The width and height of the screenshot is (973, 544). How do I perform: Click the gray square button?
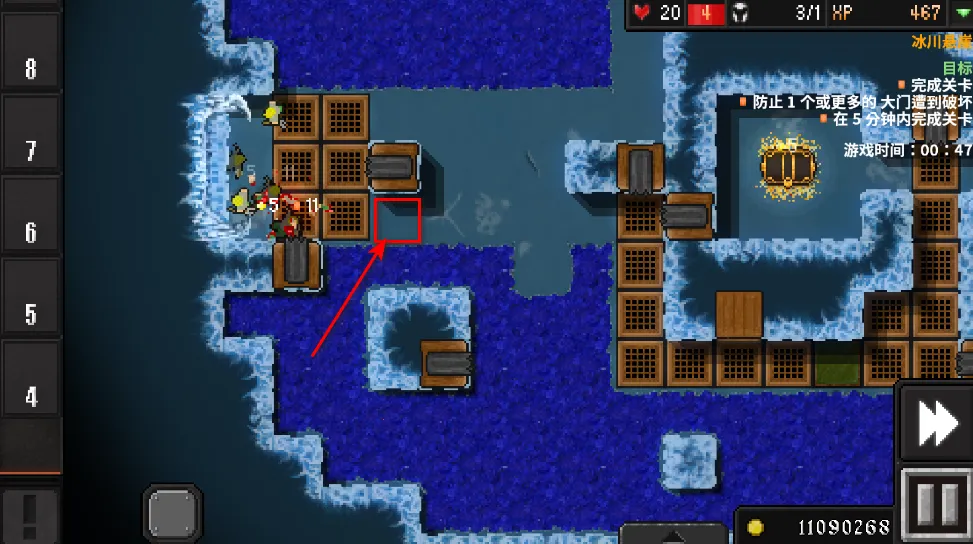point(172,514)
